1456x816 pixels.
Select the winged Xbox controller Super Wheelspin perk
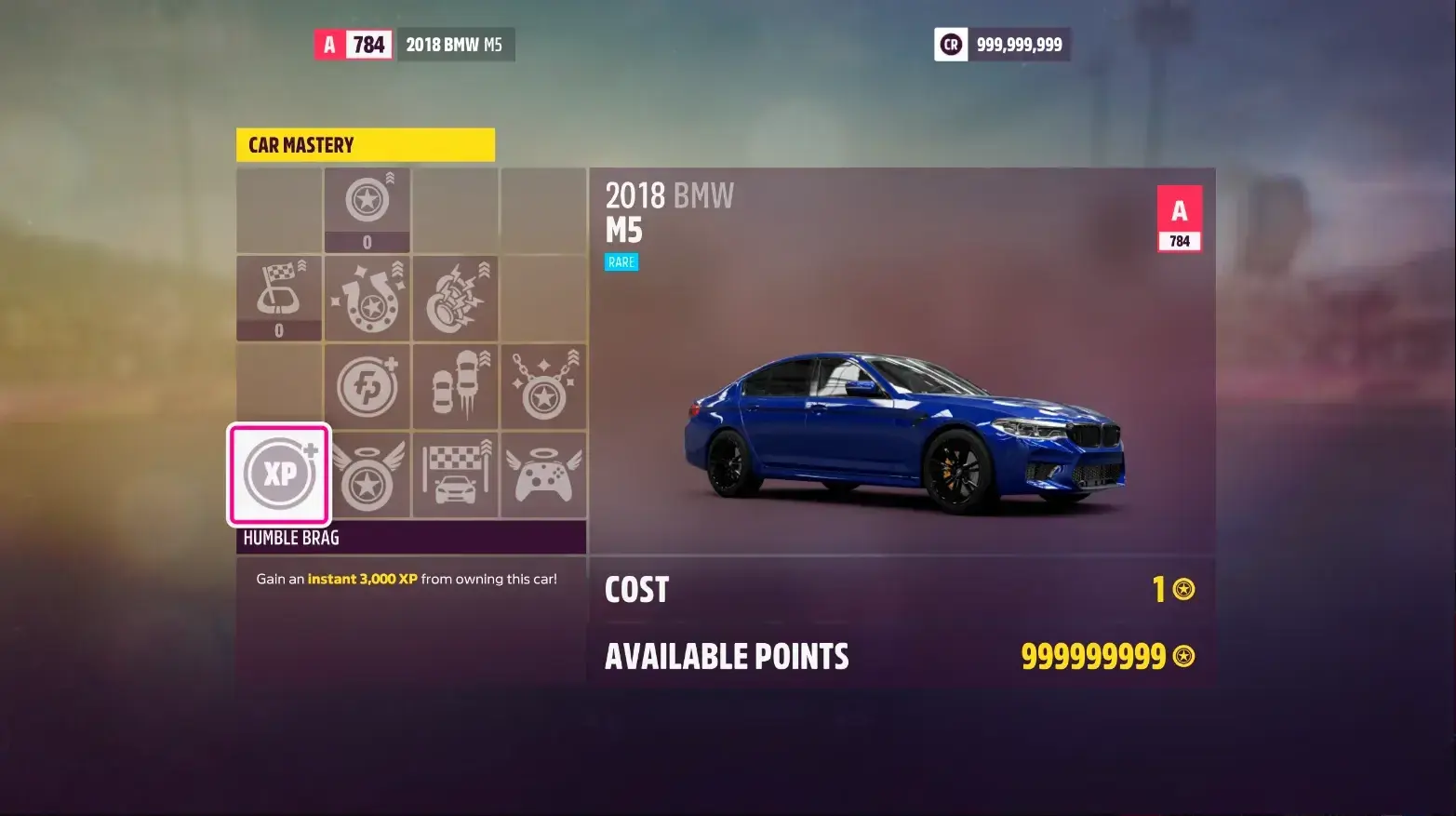[x=544, y=475]
